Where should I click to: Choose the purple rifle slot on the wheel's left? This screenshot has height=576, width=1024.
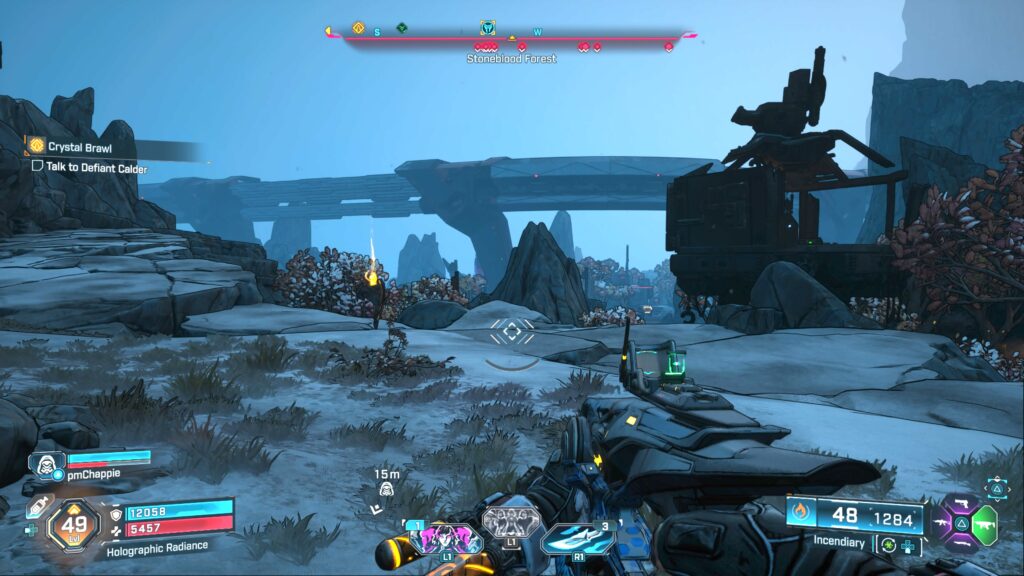940,521
